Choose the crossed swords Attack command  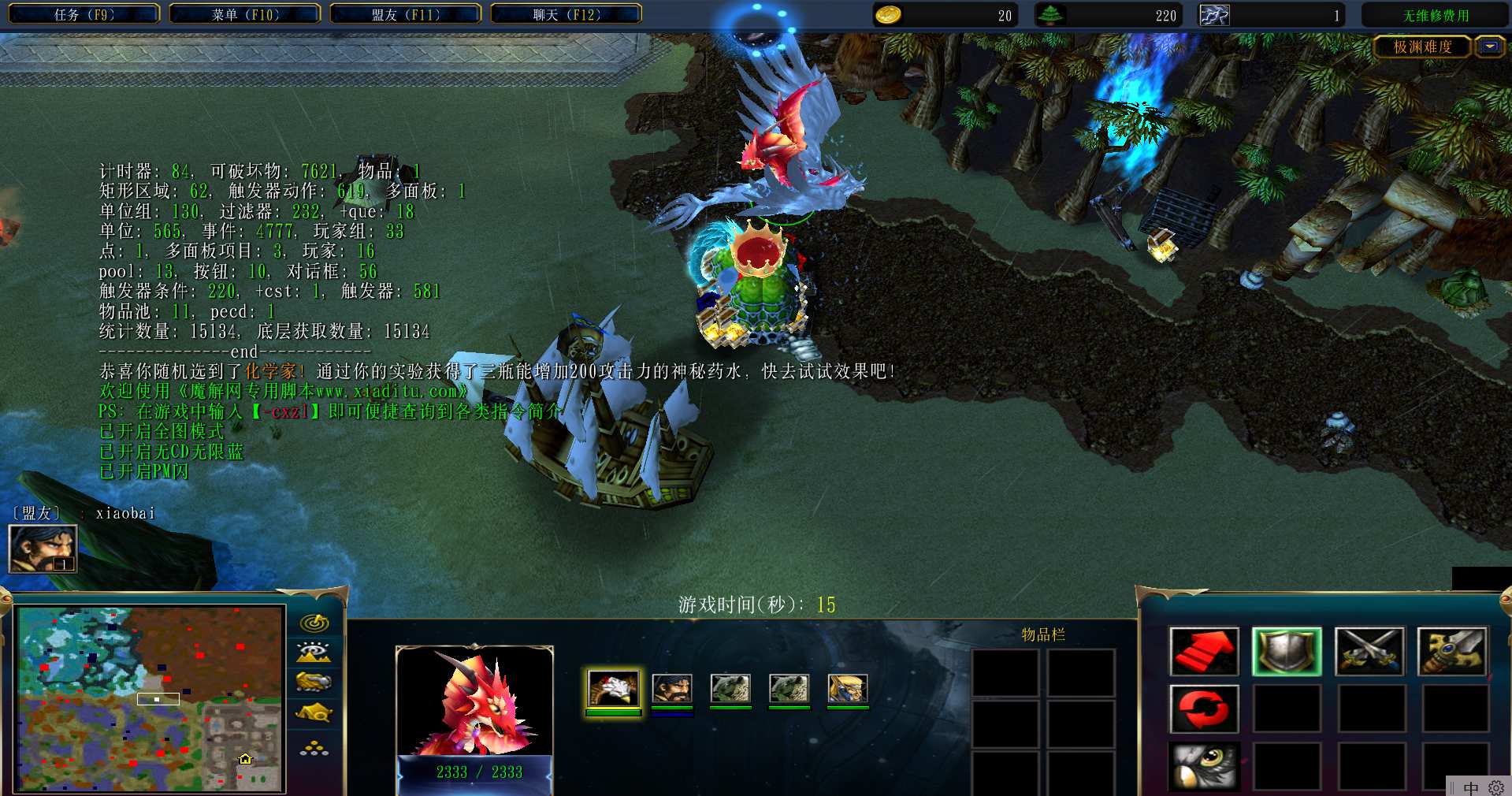pyautogui.click(x=1369, y=652)
